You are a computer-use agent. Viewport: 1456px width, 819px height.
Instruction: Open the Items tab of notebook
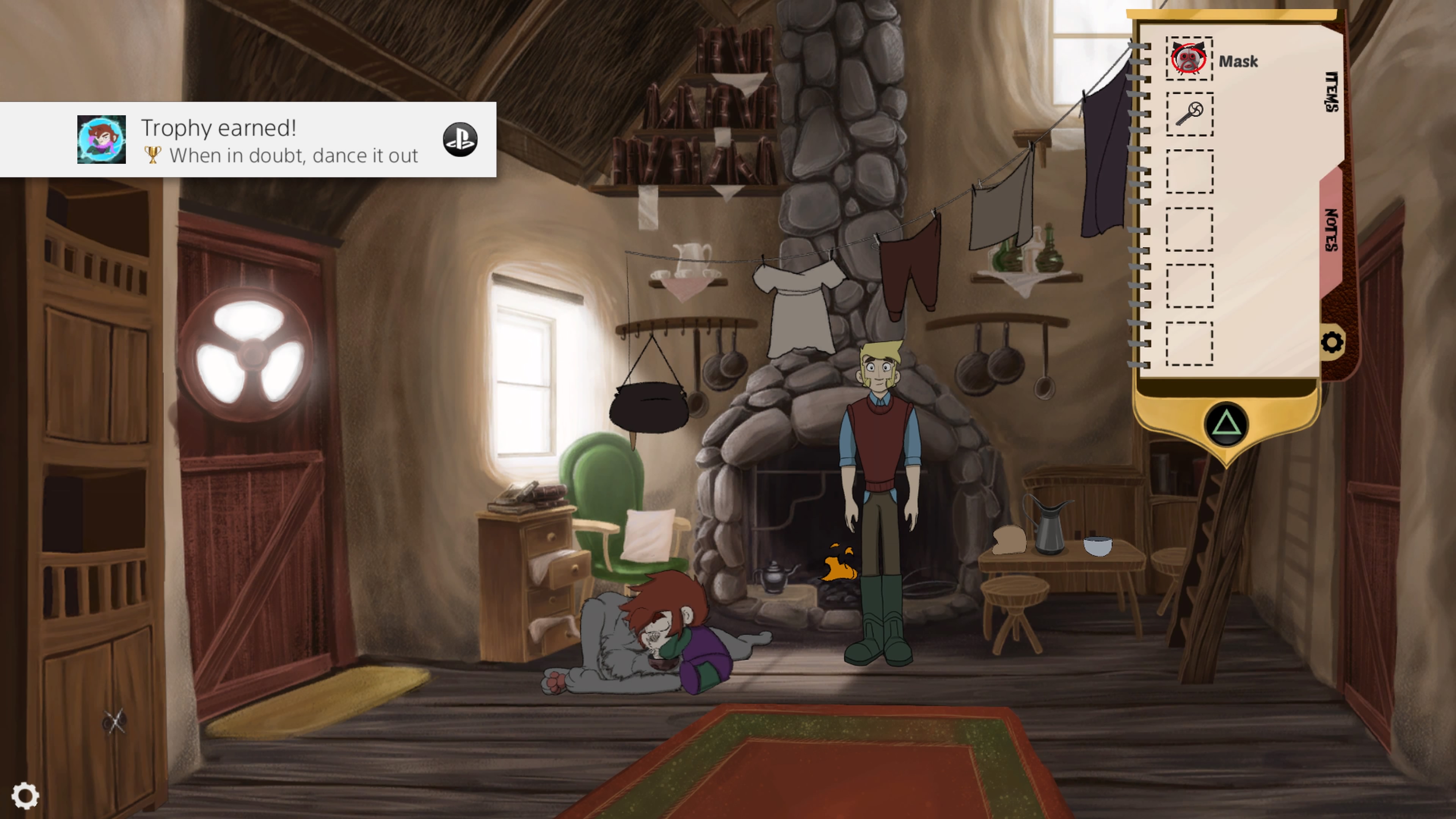click(x=1332, y=91)
